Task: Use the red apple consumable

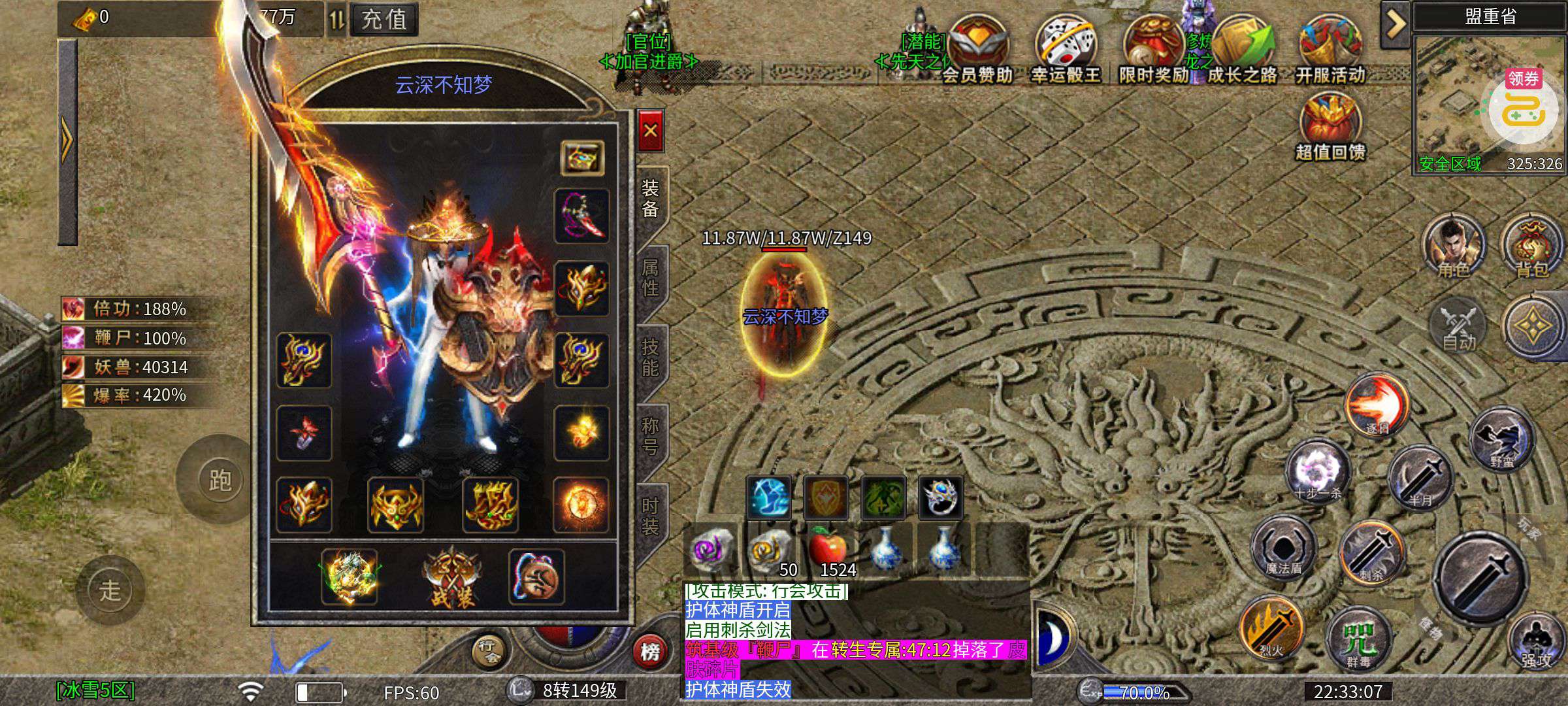Action: pos(828,548)
